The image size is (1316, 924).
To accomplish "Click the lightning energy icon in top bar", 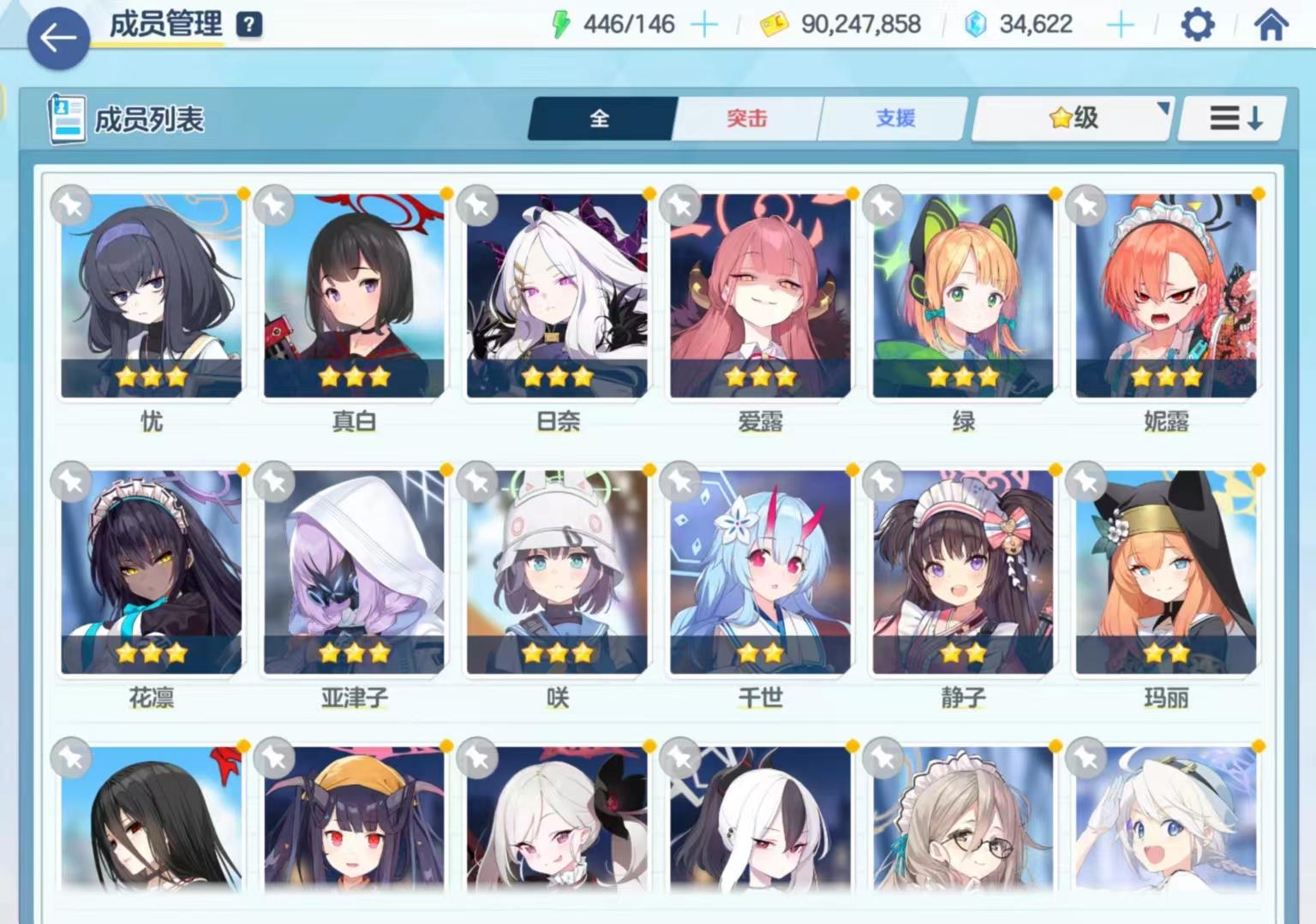I will (561, 23).
